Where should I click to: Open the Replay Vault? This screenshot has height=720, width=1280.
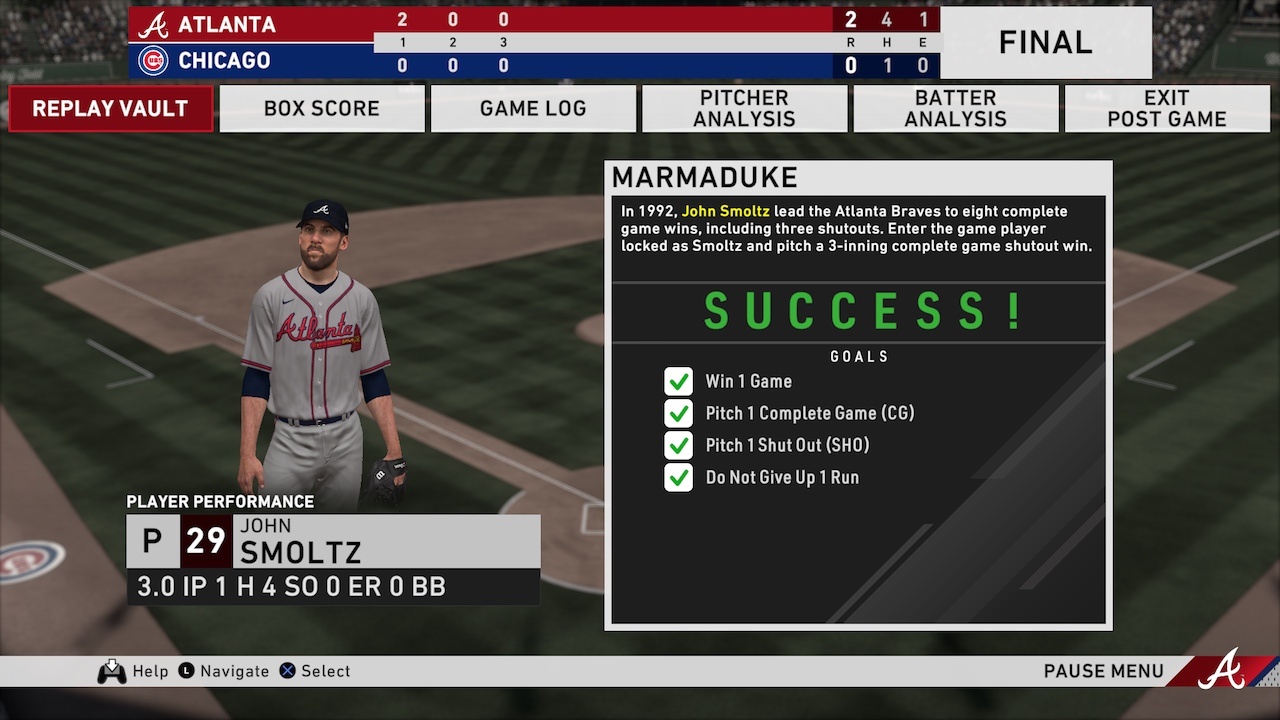coord(110,108)
